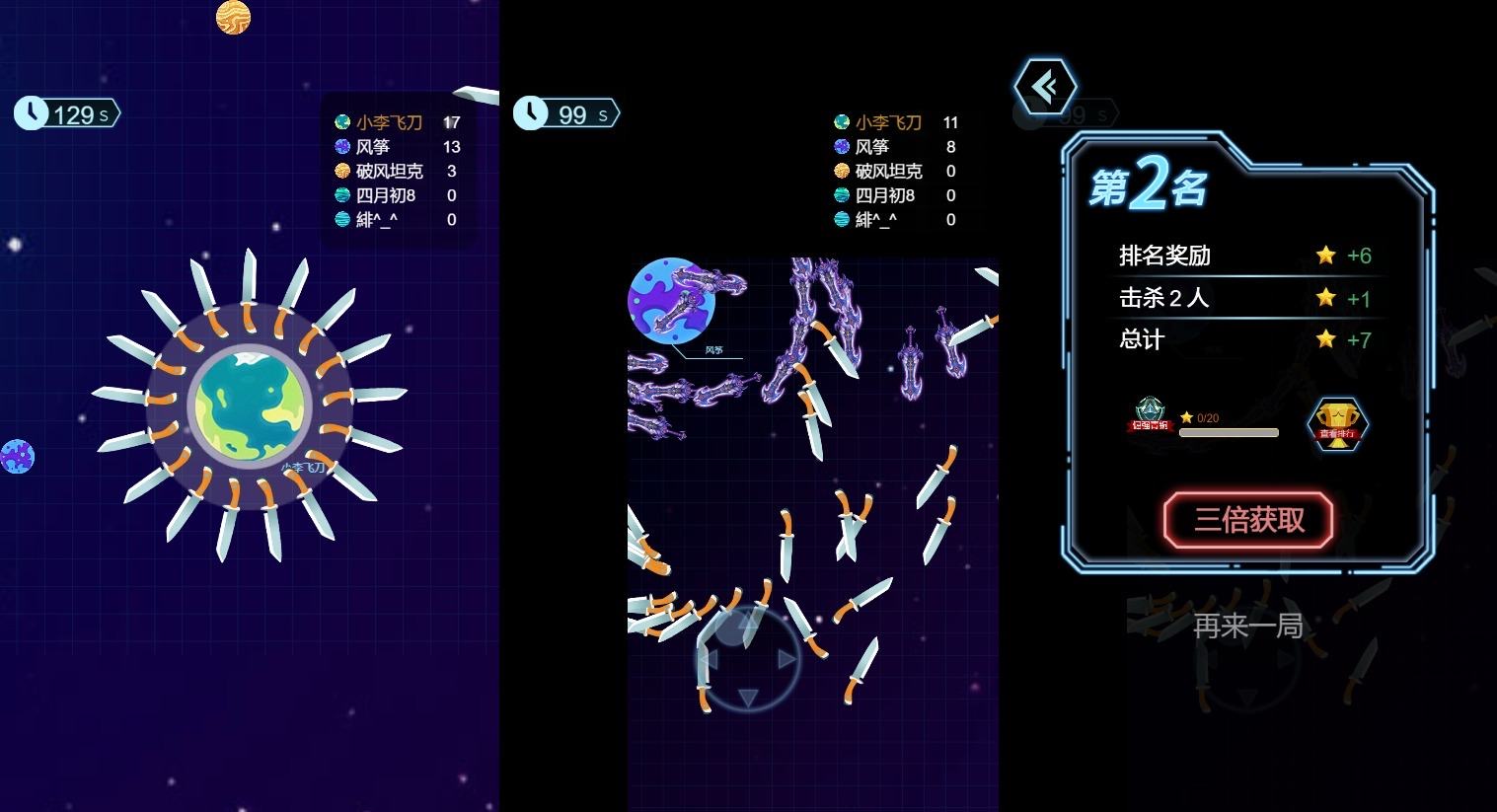1497x812 pixels.
Task: Go back with the double-chevron button
Action: (x=1045, y=87)
